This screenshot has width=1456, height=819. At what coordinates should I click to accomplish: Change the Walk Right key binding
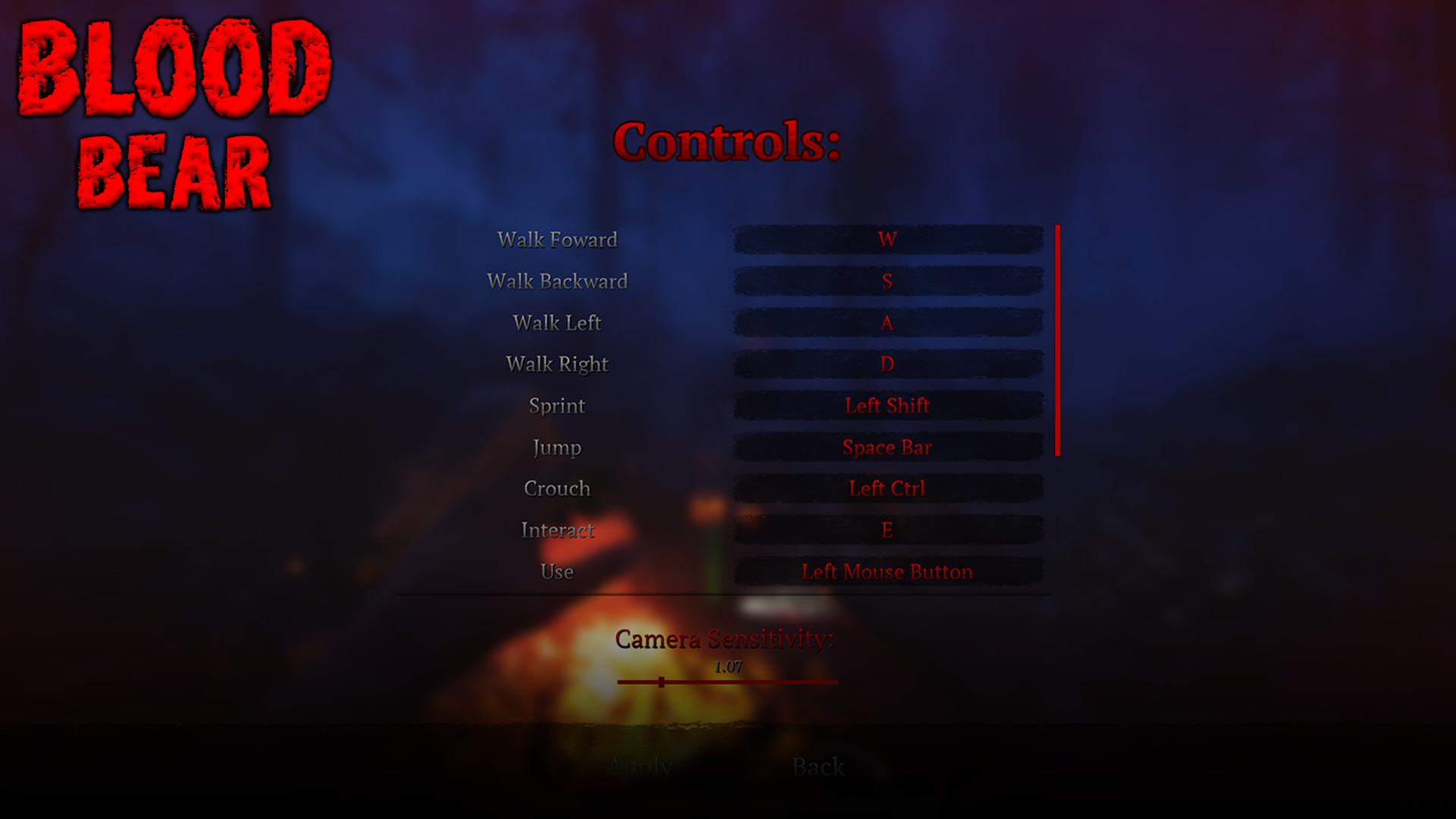pos(887,364)
